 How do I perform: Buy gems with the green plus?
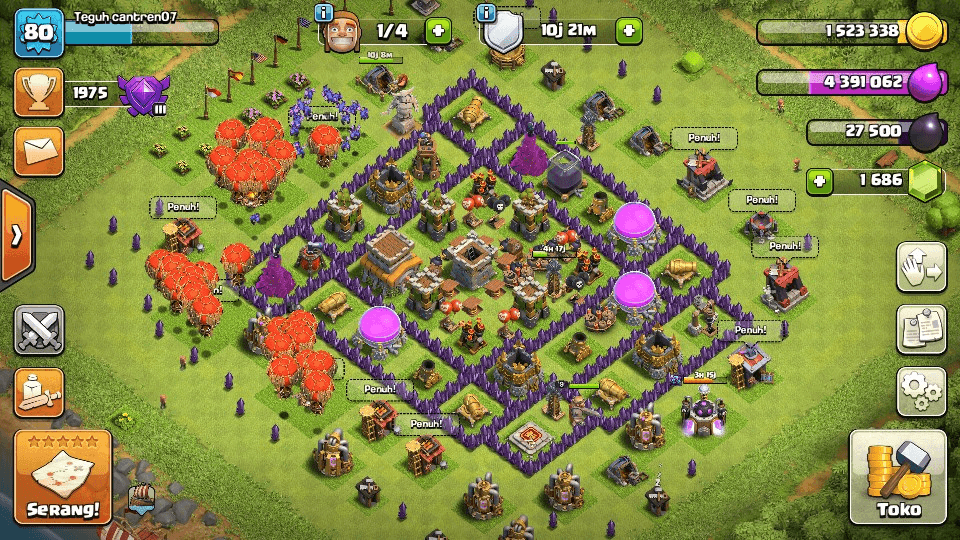click(821, 182)
